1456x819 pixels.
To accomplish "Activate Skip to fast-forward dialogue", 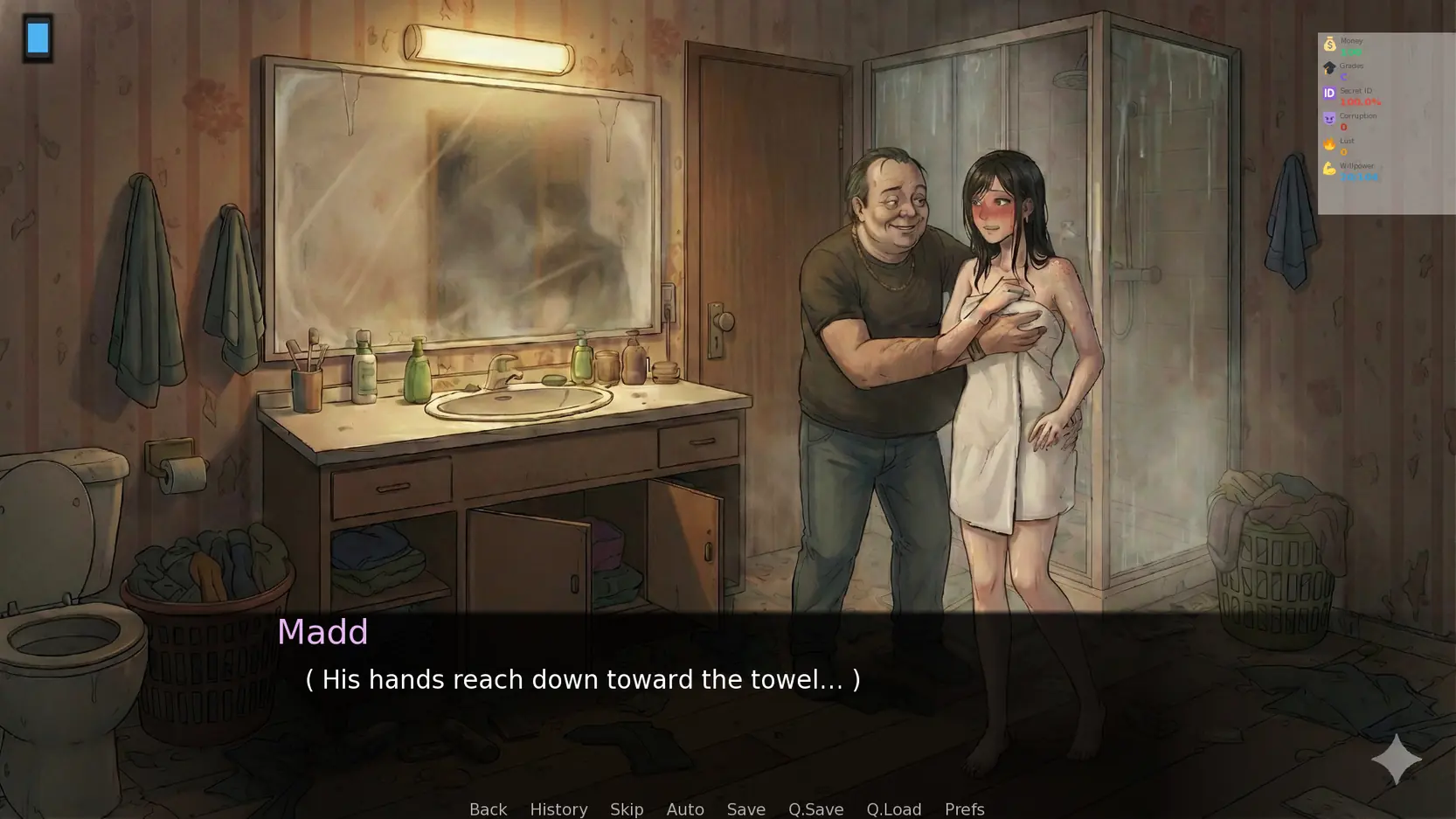I will [627, 809].
